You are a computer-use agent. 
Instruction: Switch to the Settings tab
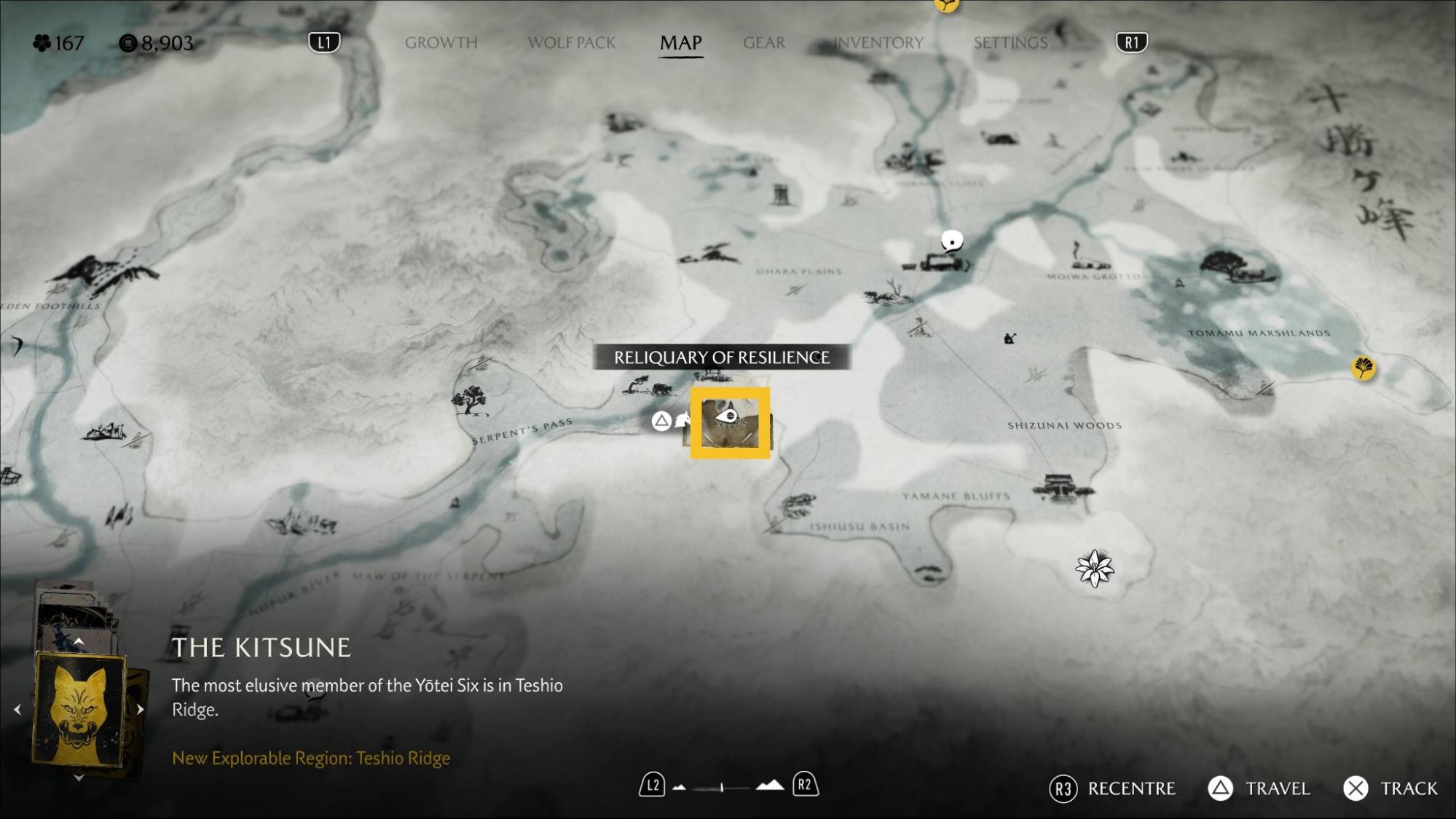pyautogui.click(x=1010, y=43)
